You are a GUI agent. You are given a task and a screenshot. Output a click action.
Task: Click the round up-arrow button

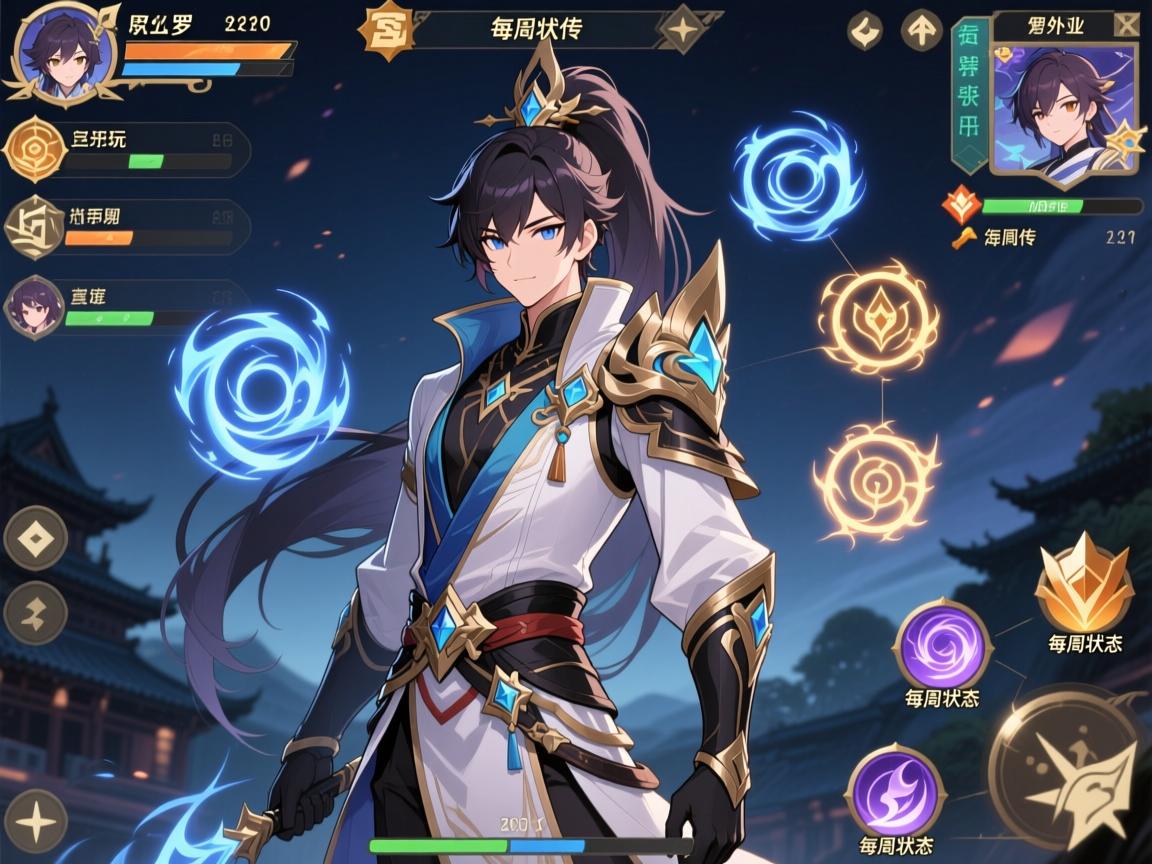[921, 30]
